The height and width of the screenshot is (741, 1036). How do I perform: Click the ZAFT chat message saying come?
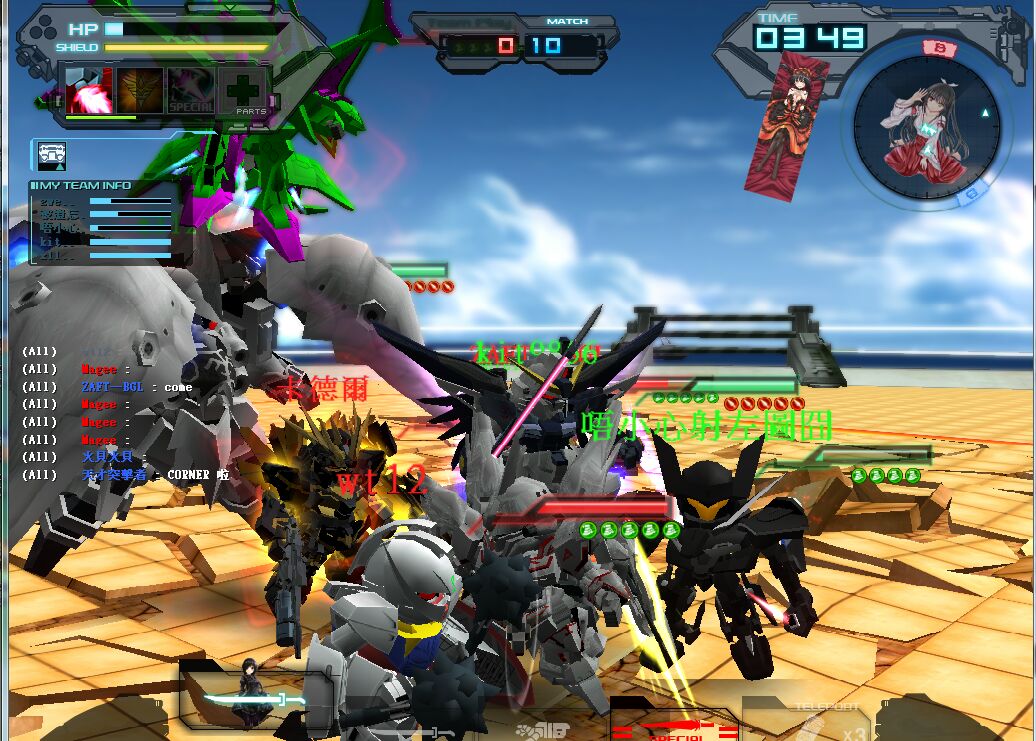[x=125, y=387]
